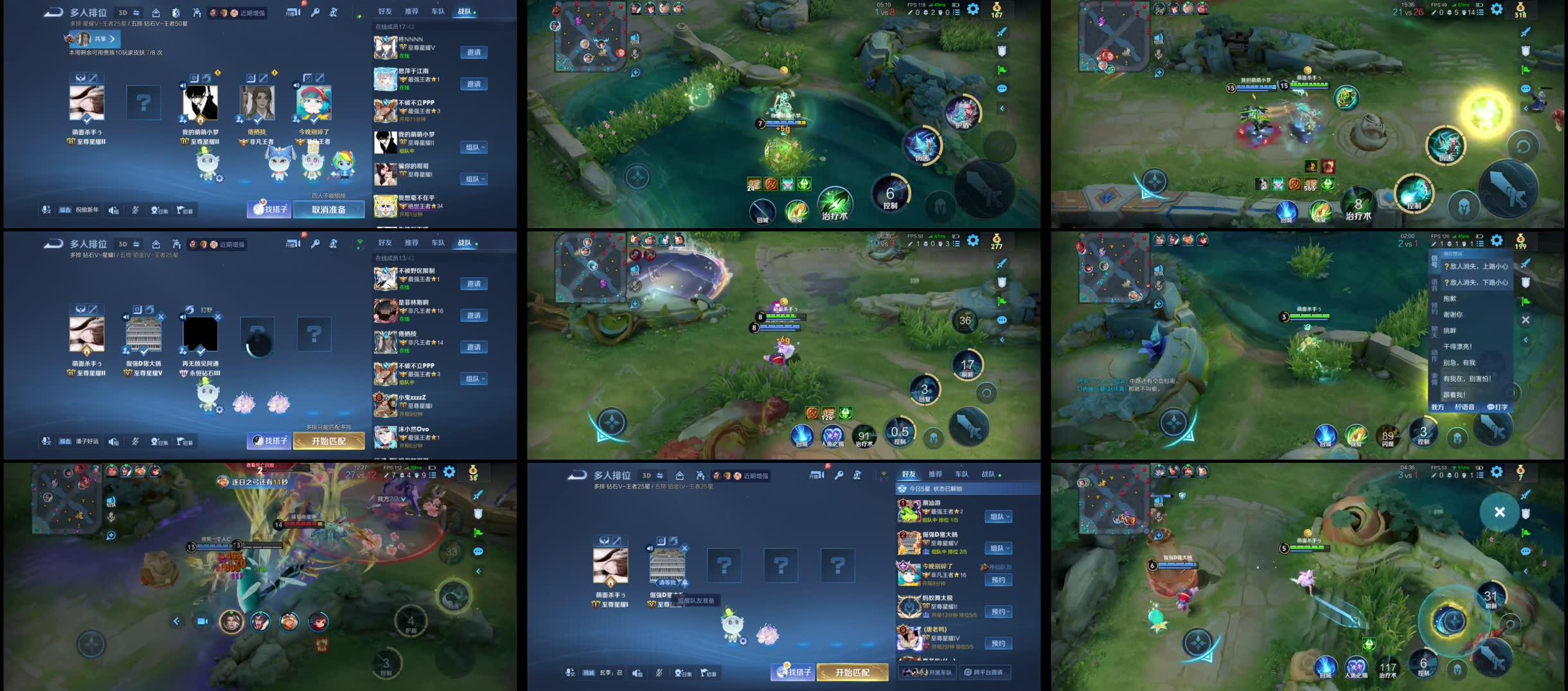Expand the 组队 dropdown beside 我的萌萌小梦

click(474, 147)
